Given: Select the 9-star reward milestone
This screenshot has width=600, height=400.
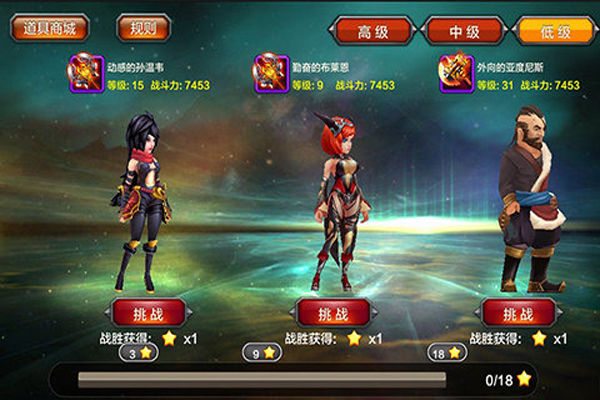Looking at the screenshot, I should [263, 353].
